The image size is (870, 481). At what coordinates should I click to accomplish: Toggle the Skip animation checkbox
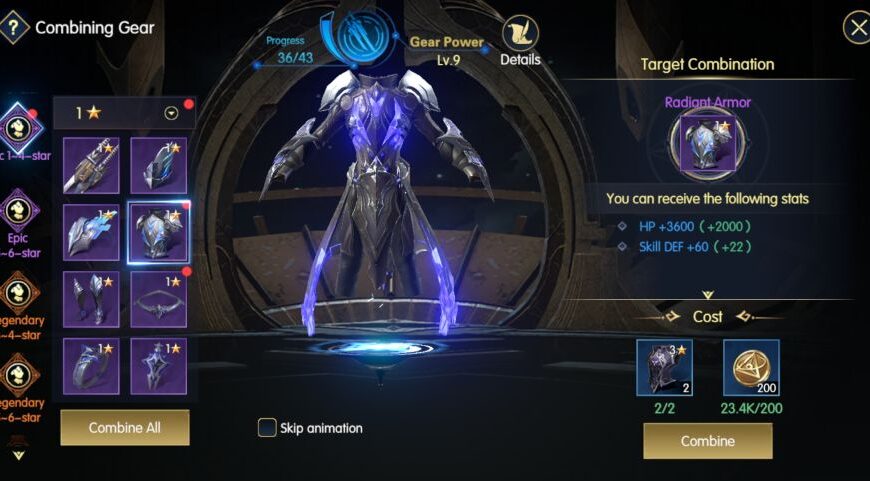coord(267,428)
